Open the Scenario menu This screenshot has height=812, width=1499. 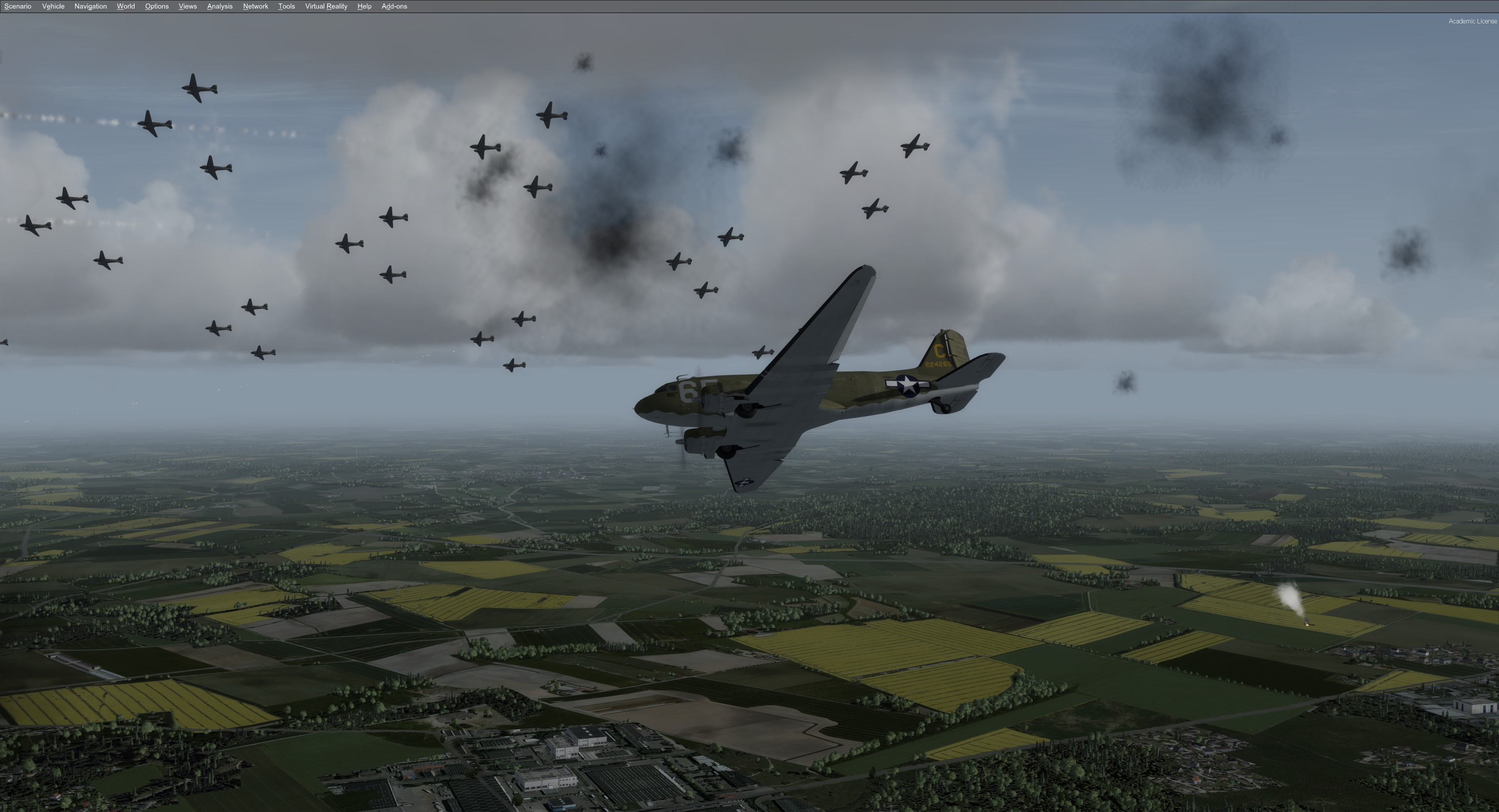click(x=18, y=6)
